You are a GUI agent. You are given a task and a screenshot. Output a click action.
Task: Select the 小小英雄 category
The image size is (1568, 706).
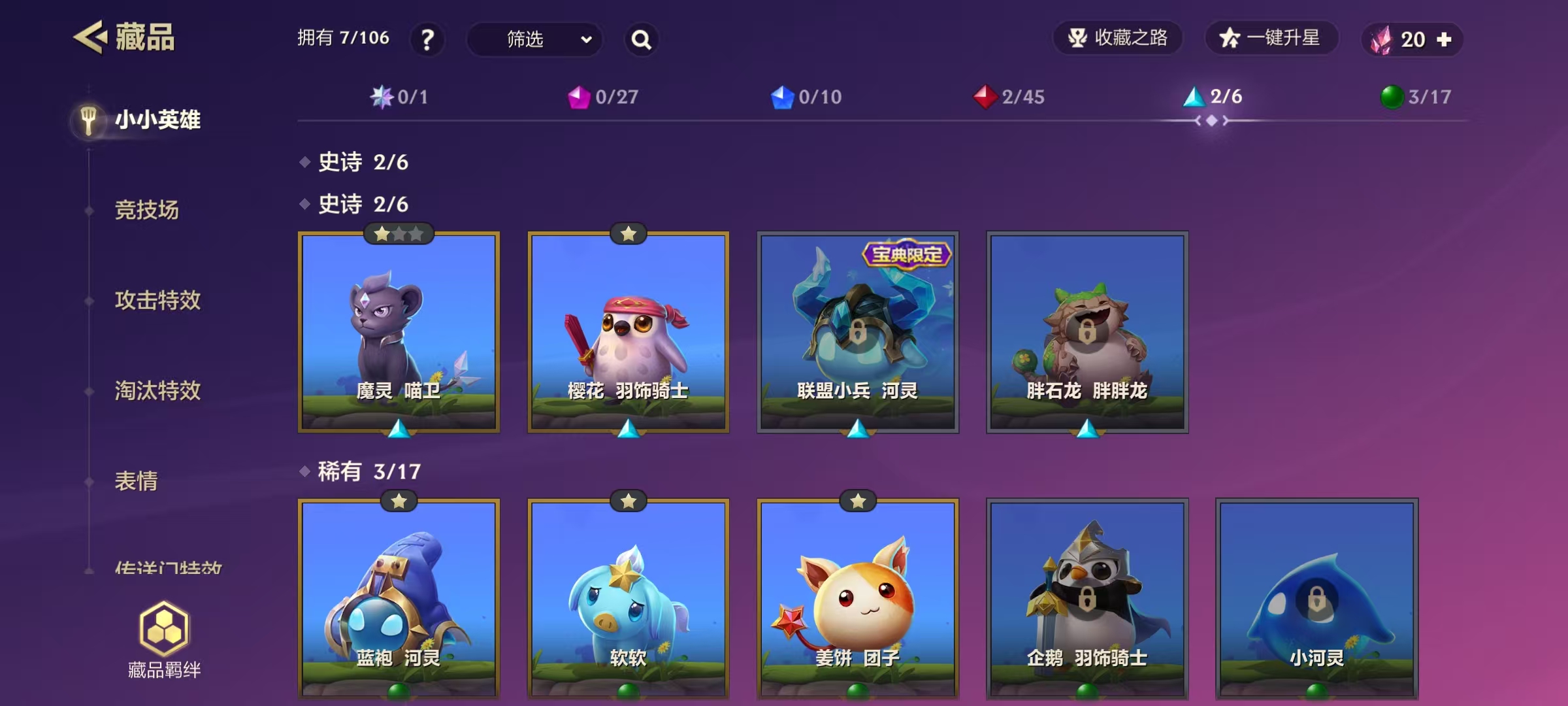tap(157, 120)
